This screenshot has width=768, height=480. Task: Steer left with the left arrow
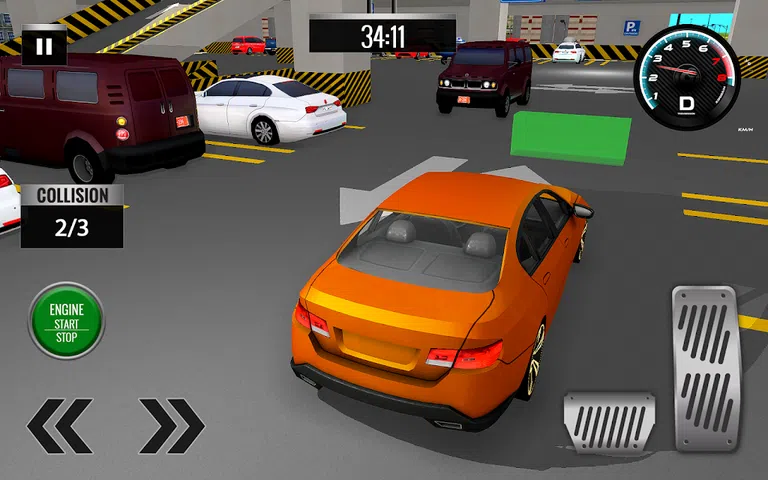[x=60, y=426]
